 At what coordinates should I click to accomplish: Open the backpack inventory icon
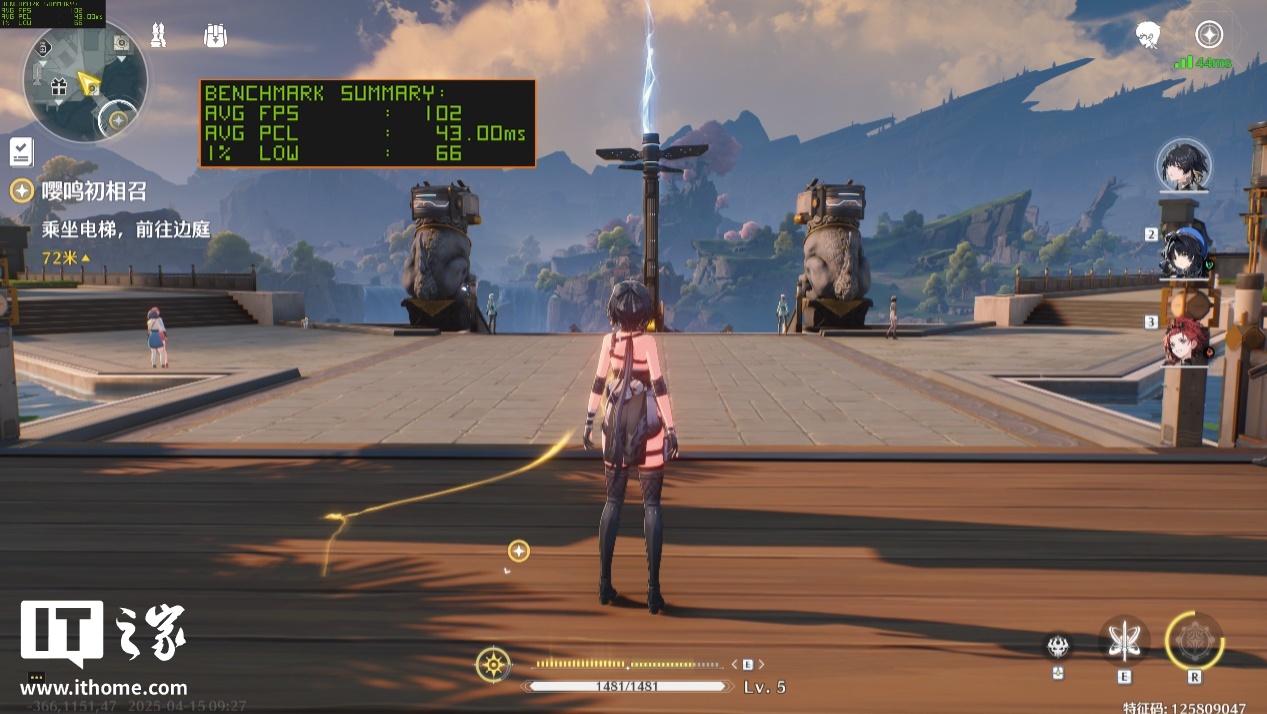pyautogui.click(x=215, y=36)
